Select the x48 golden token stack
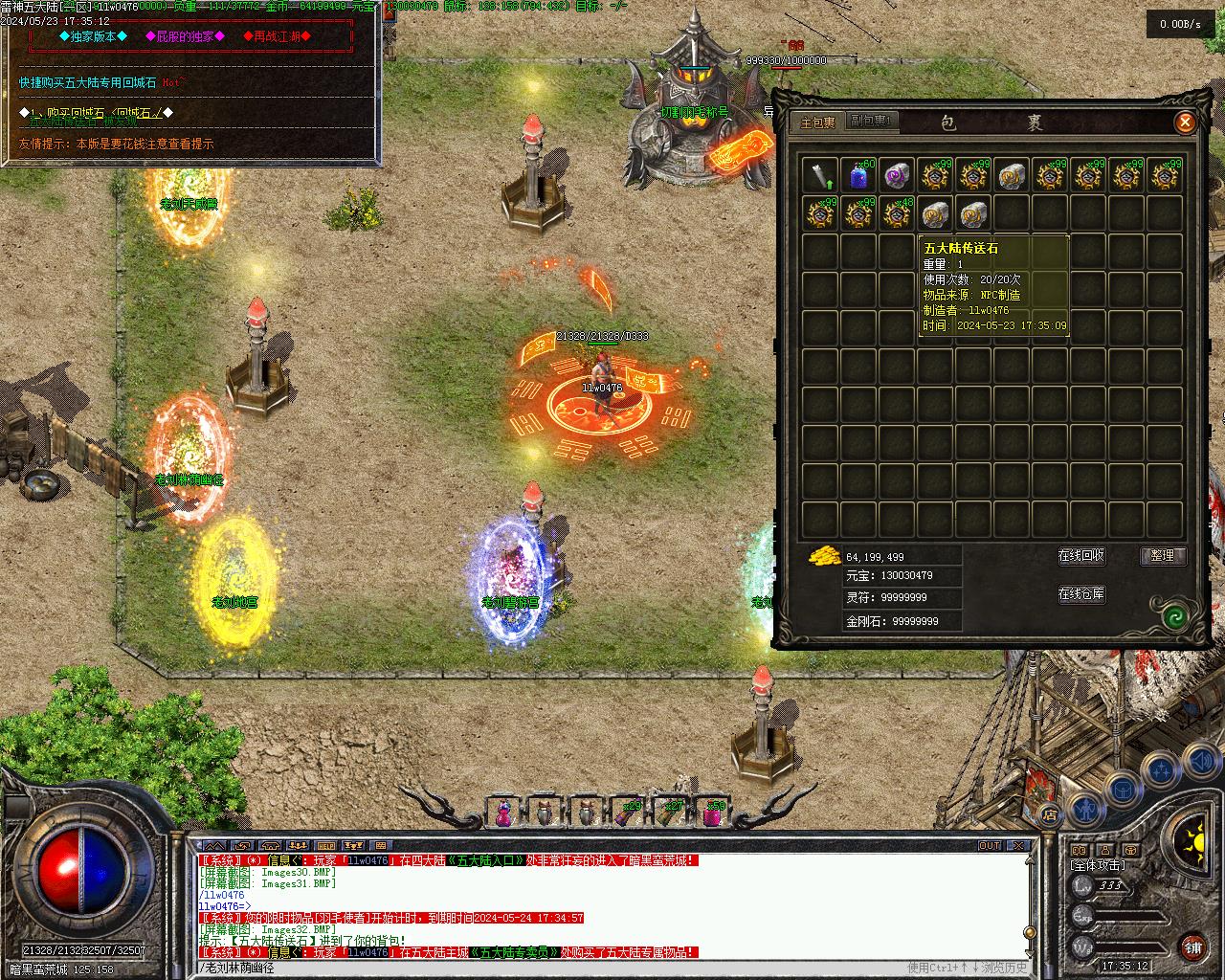 click(897, 214)
